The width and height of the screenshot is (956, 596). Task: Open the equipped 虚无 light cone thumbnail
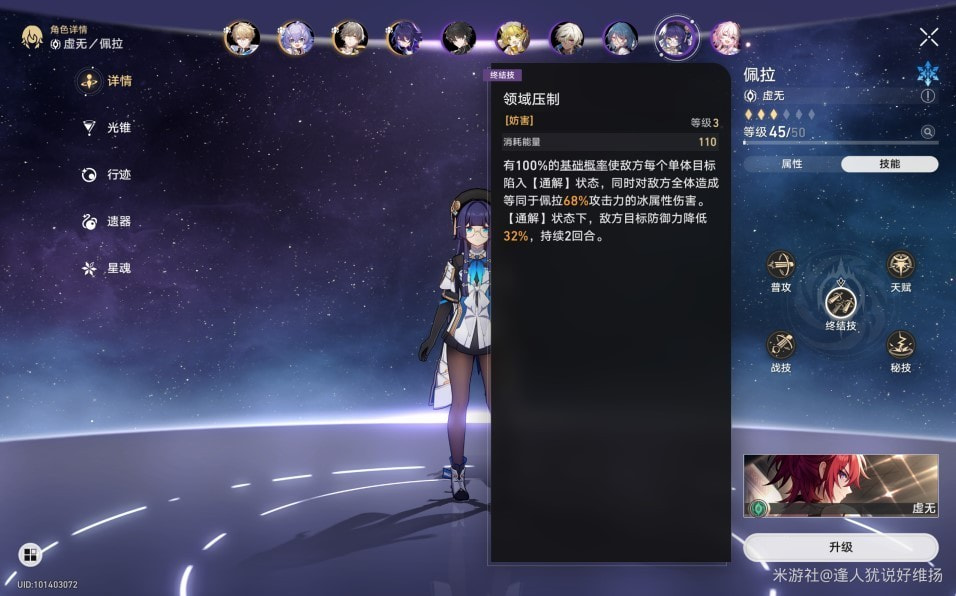pos(840,486)
